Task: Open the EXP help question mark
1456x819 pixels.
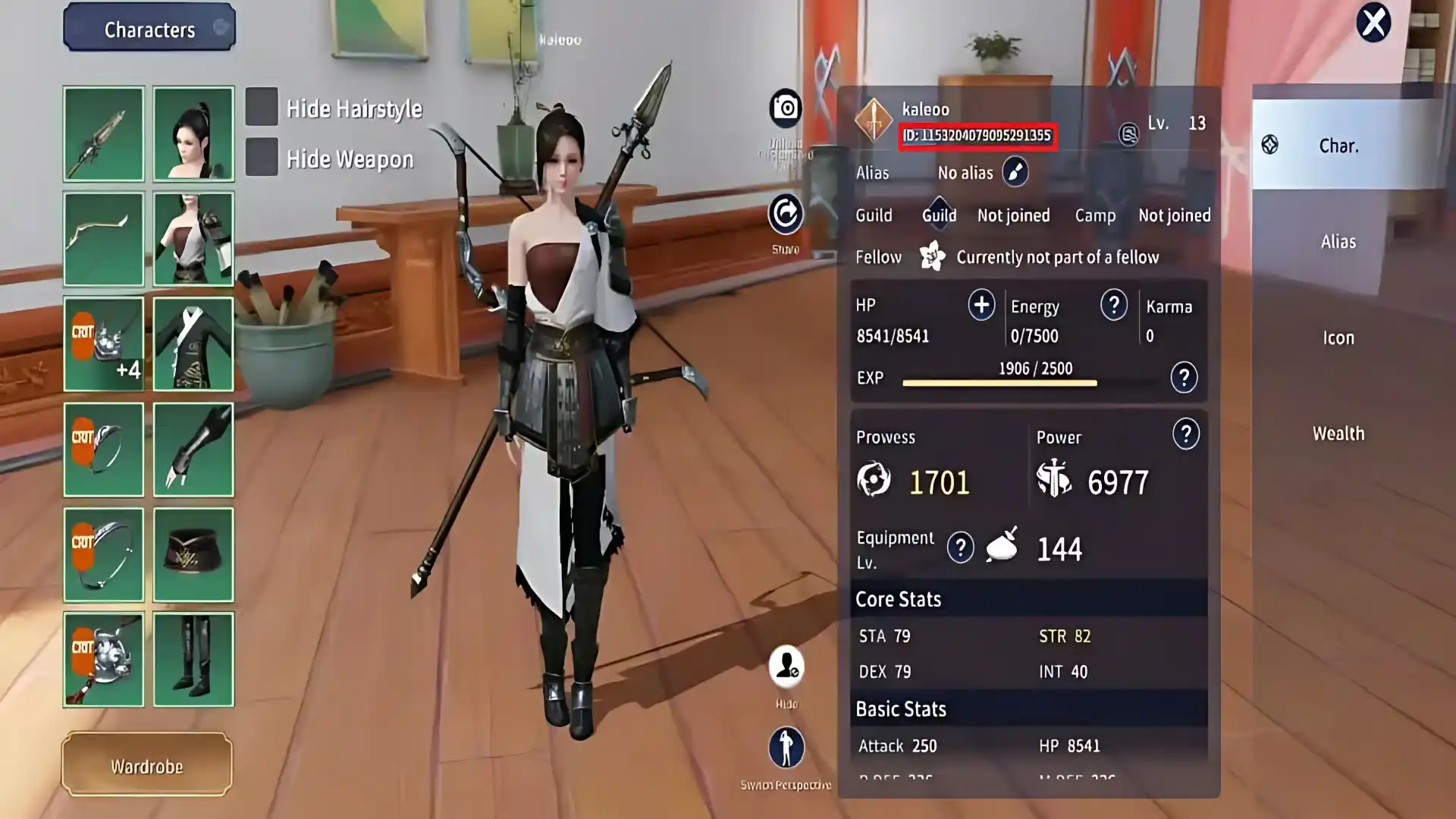Action: click(x=1184, y=377)
